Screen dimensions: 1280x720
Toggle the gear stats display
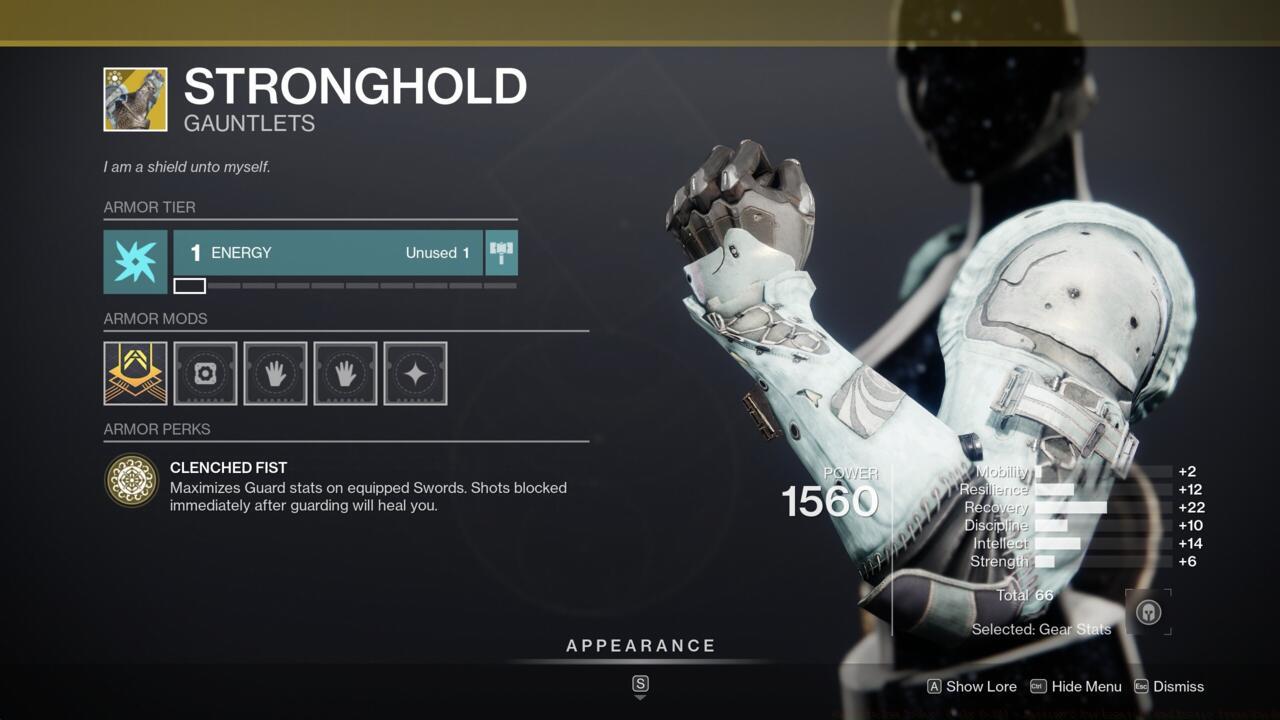[1042, 629]
